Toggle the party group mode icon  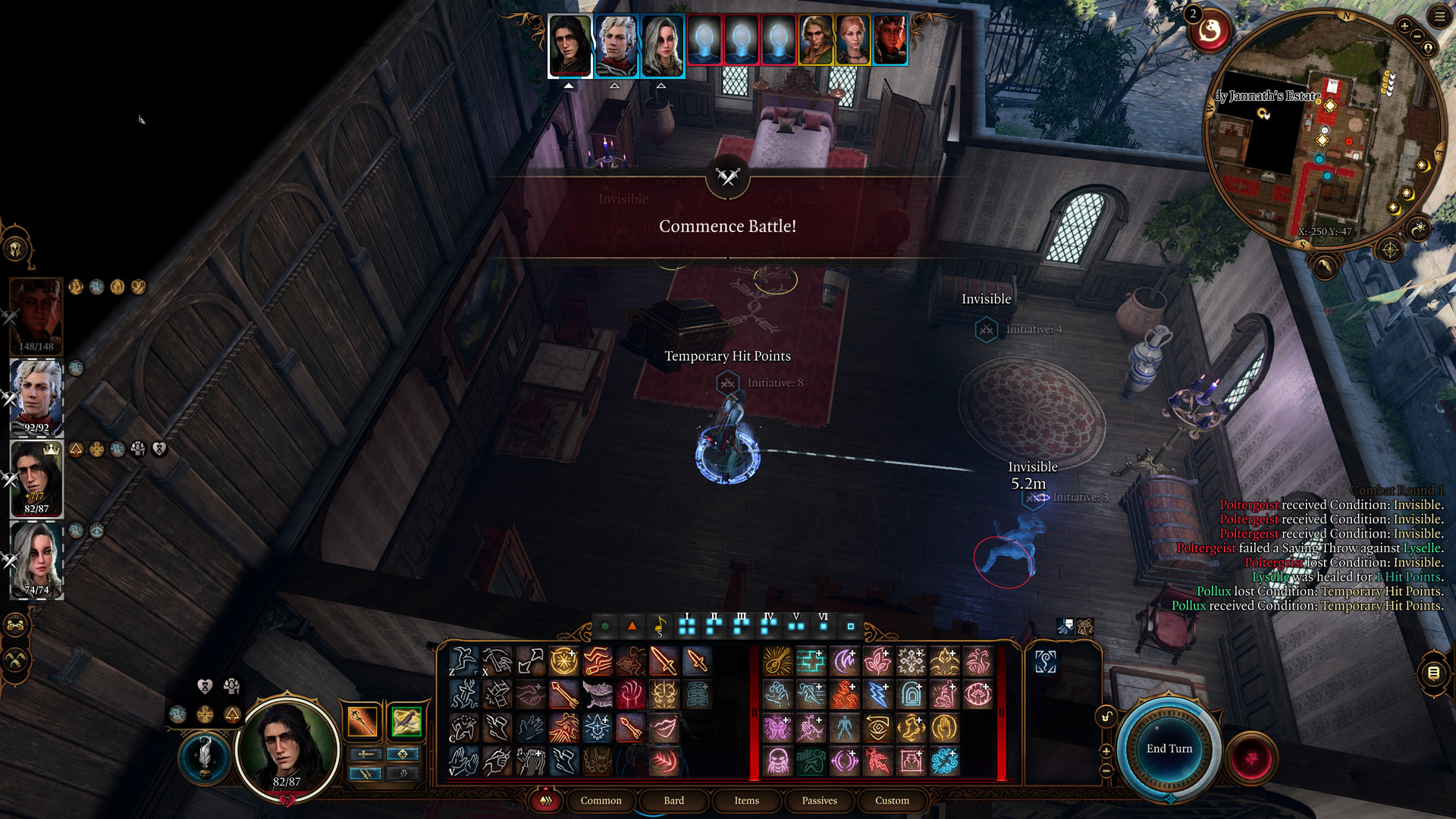(x=16, y=626)
